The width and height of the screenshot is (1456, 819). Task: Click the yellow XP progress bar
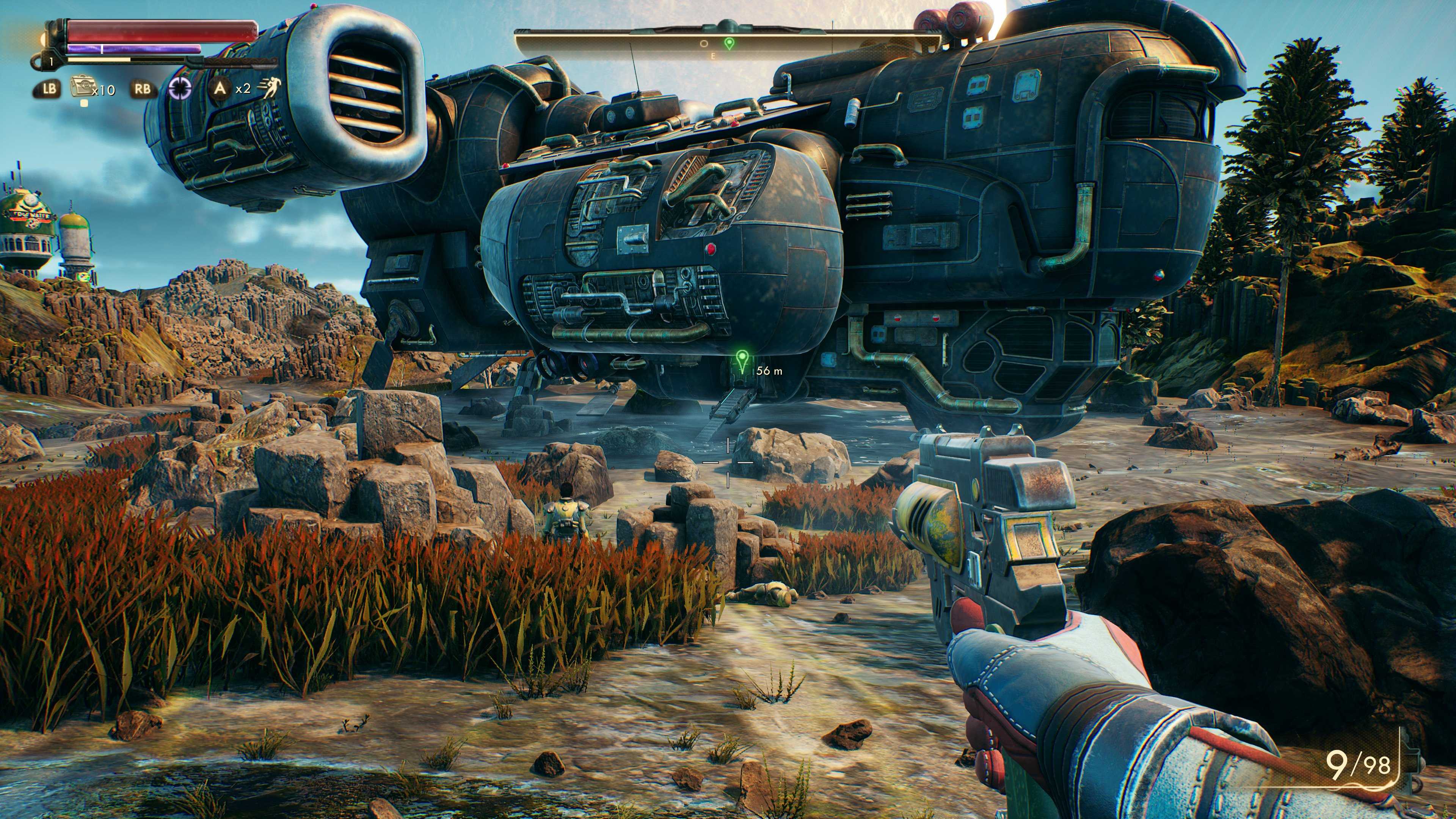[99, 61]
